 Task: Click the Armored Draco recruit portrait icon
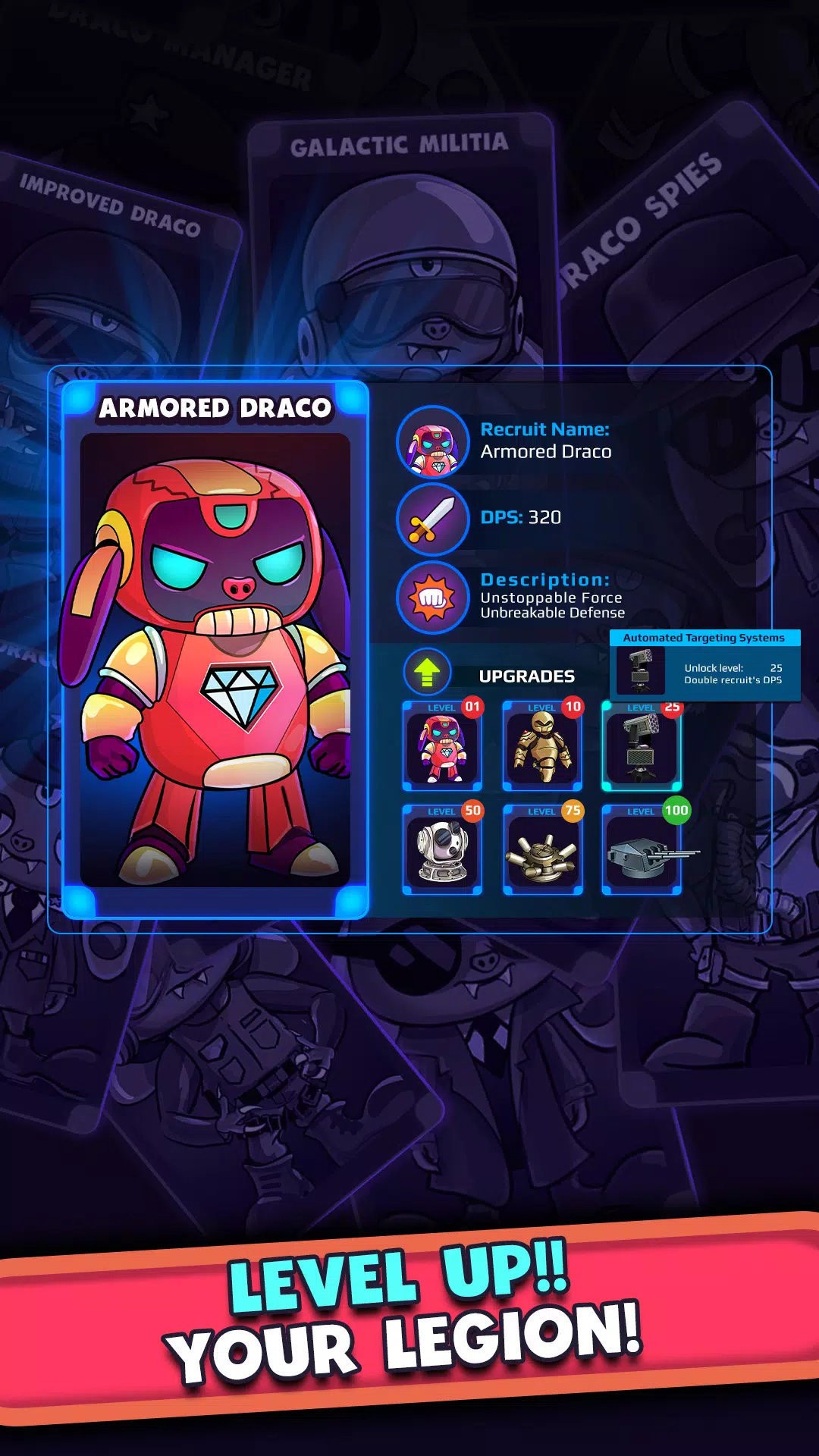pyautogui.click(x=433, y=442)
